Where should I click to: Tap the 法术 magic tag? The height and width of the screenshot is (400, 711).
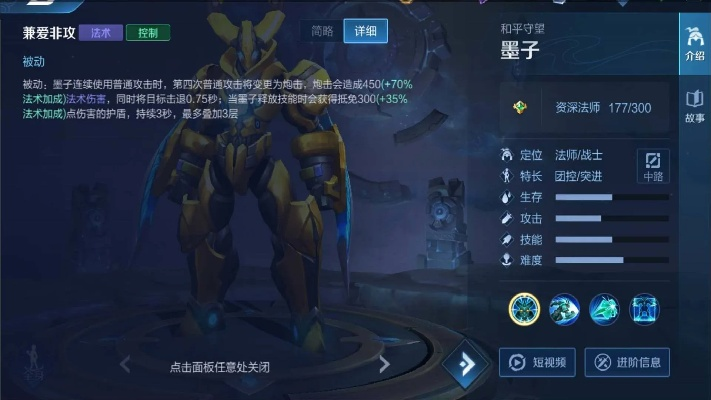tap(100, 33)
